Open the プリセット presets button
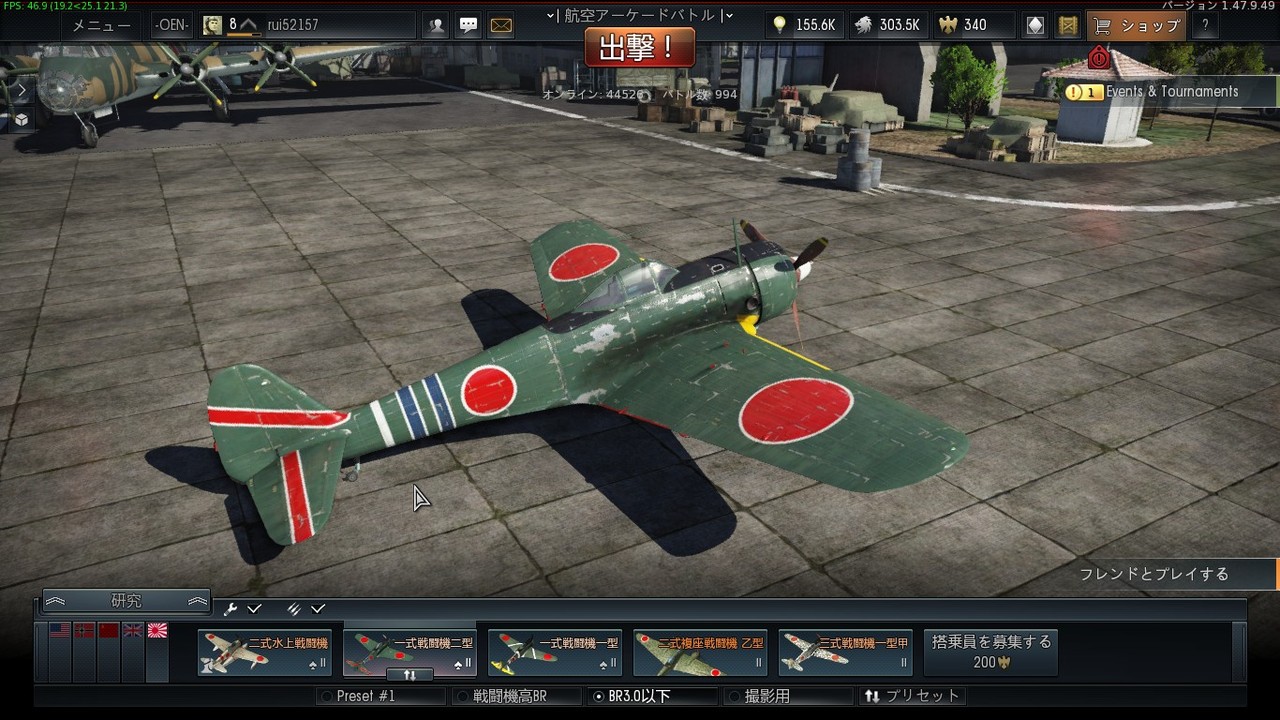Viewport: 1280px width, 720px height. click(x=912, y=696)
